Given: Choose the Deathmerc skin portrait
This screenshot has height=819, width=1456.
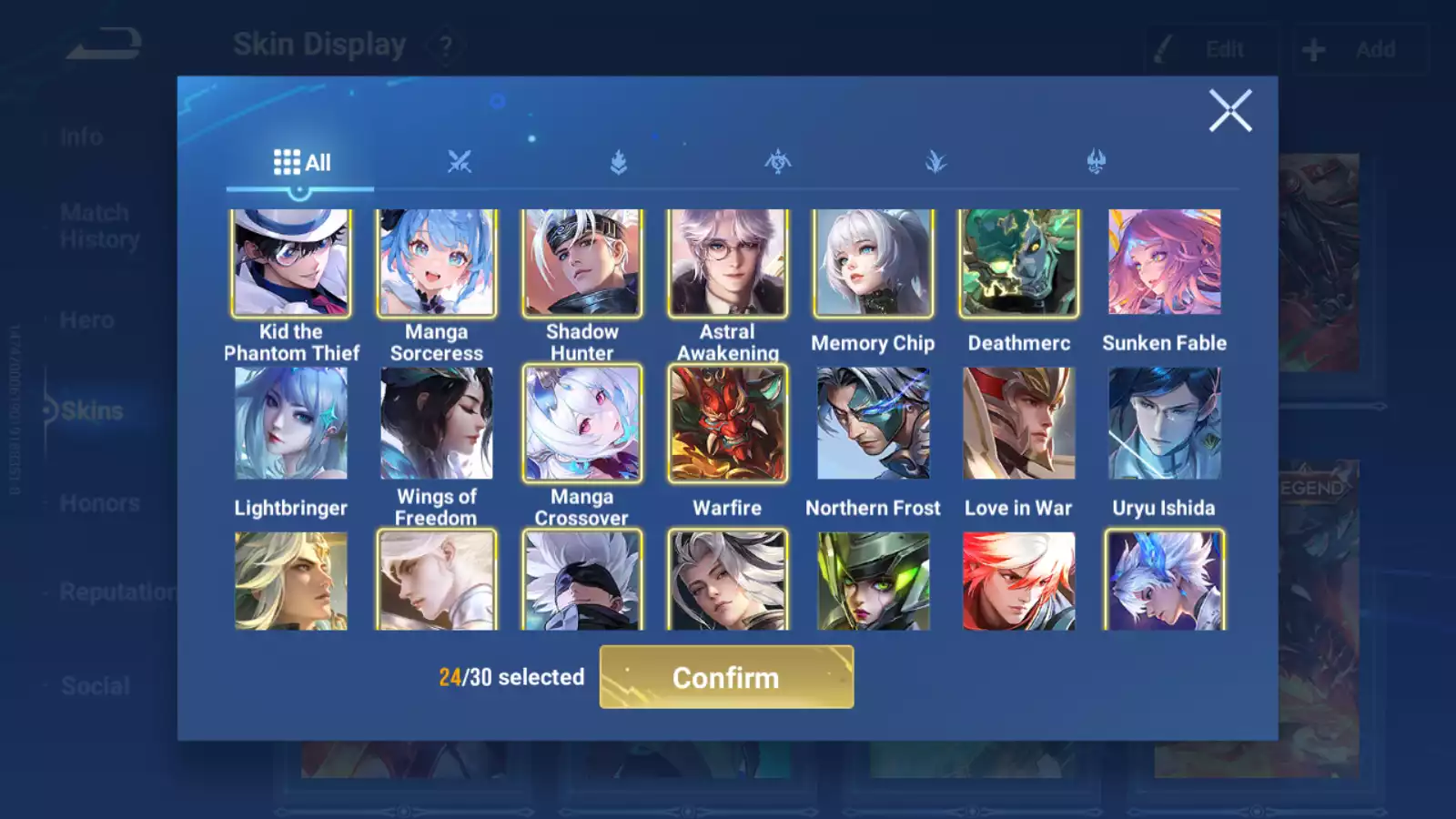Looking at the screenshot, I should tap(1019, 263).
